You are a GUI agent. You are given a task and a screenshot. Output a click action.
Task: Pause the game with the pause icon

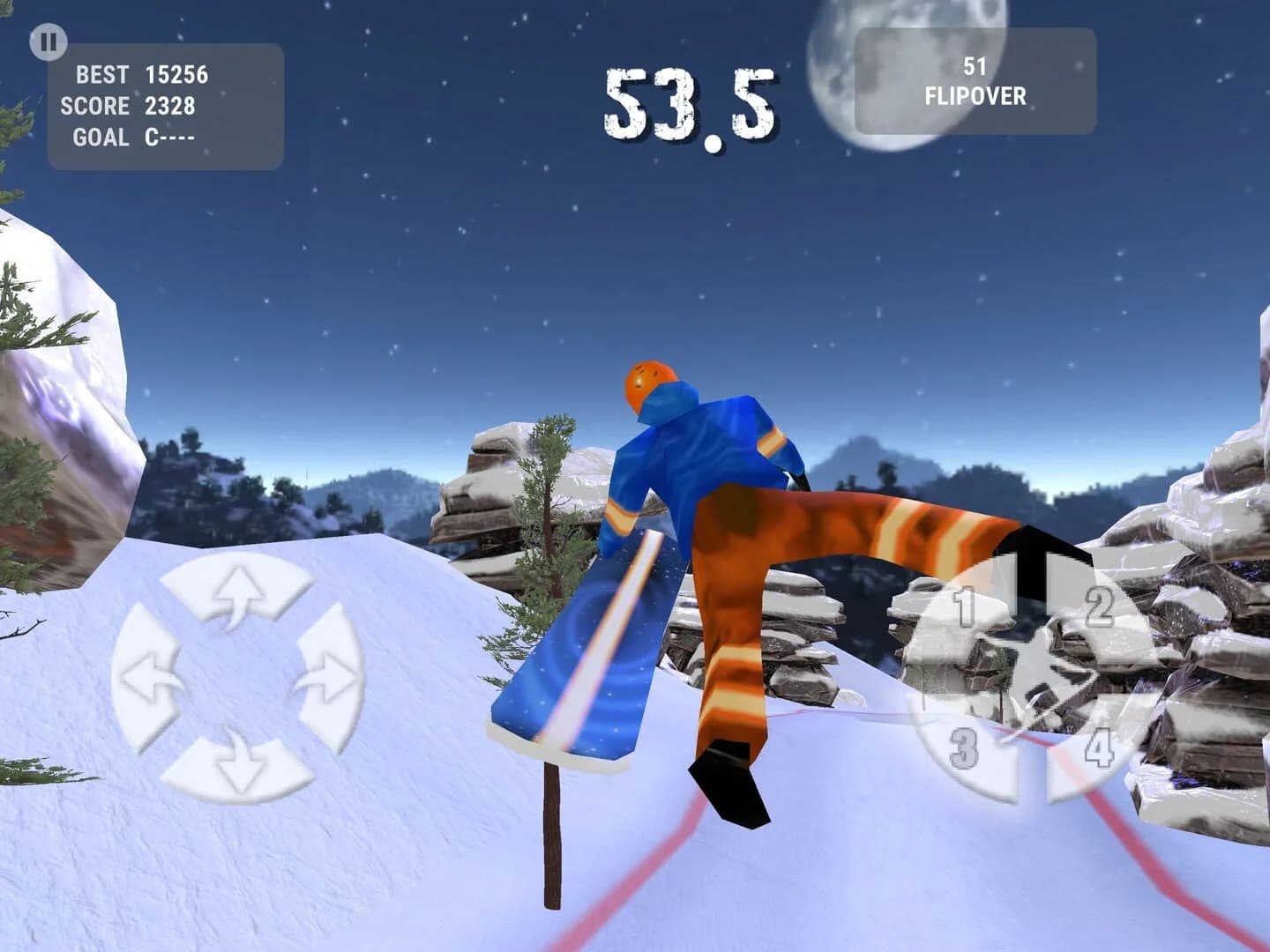(x=50, y=39)
